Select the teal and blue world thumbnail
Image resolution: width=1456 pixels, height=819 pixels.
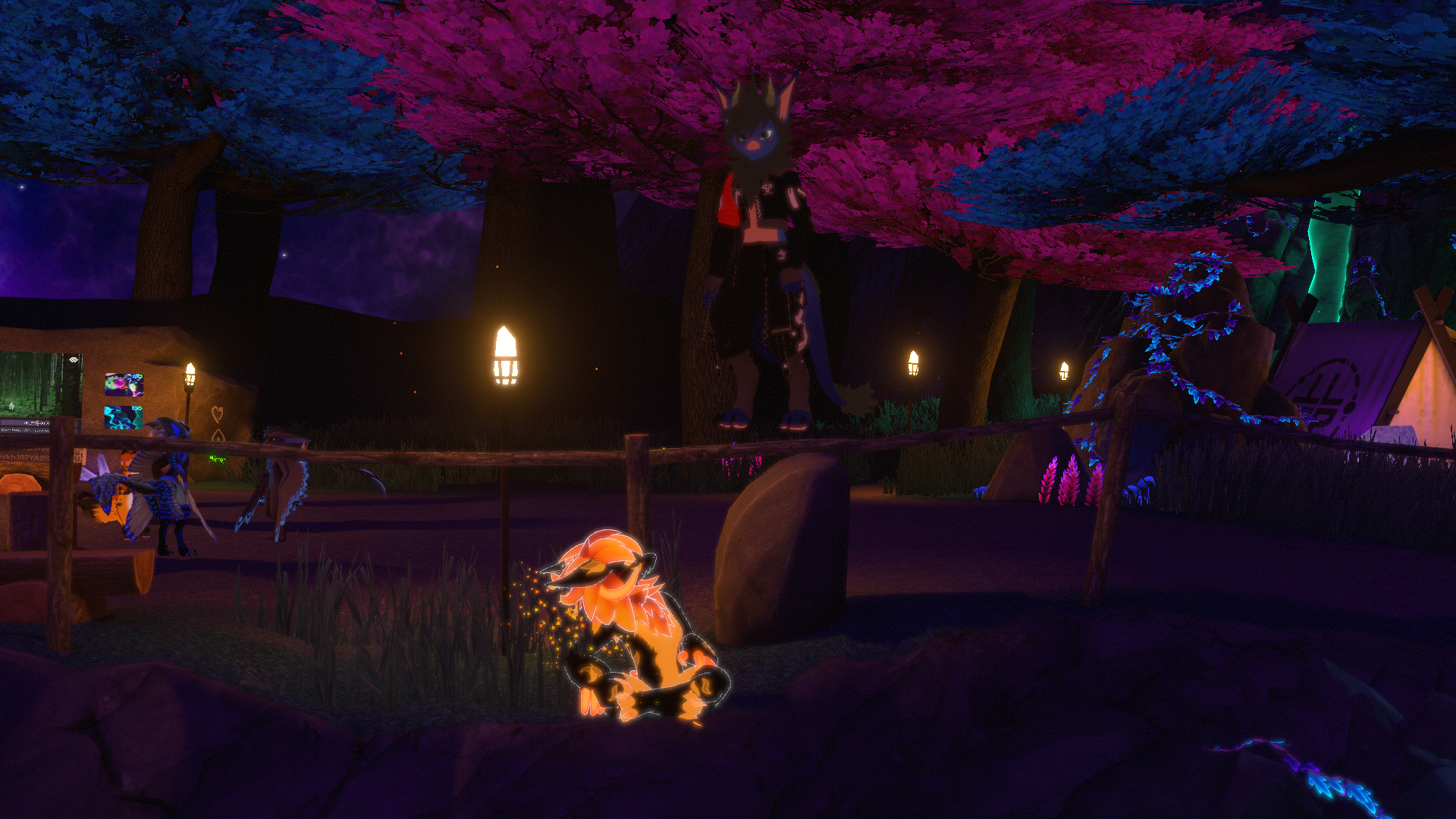coord(123,416)
